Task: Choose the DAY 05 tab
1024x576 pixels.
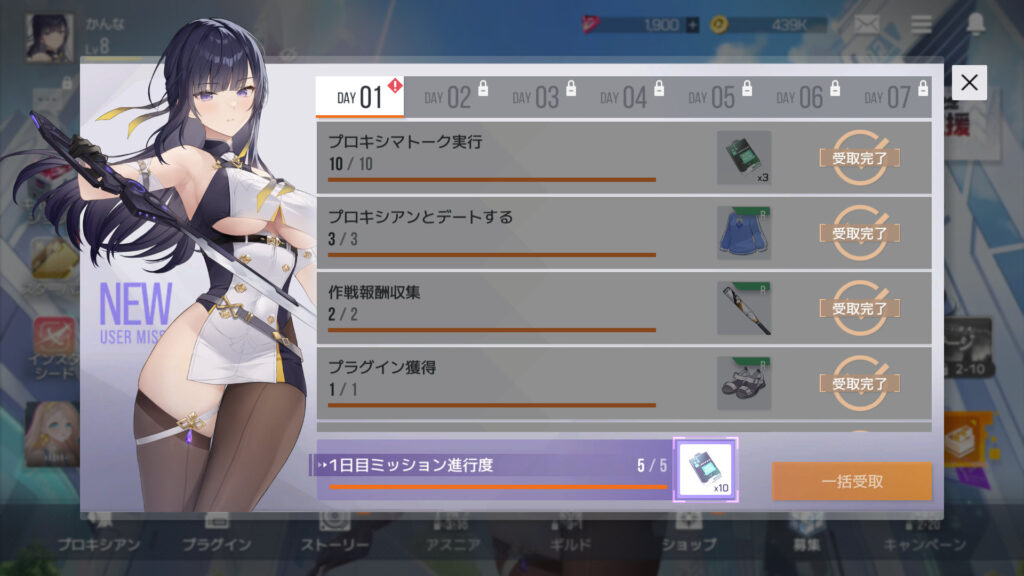Action: coord(712,97)
